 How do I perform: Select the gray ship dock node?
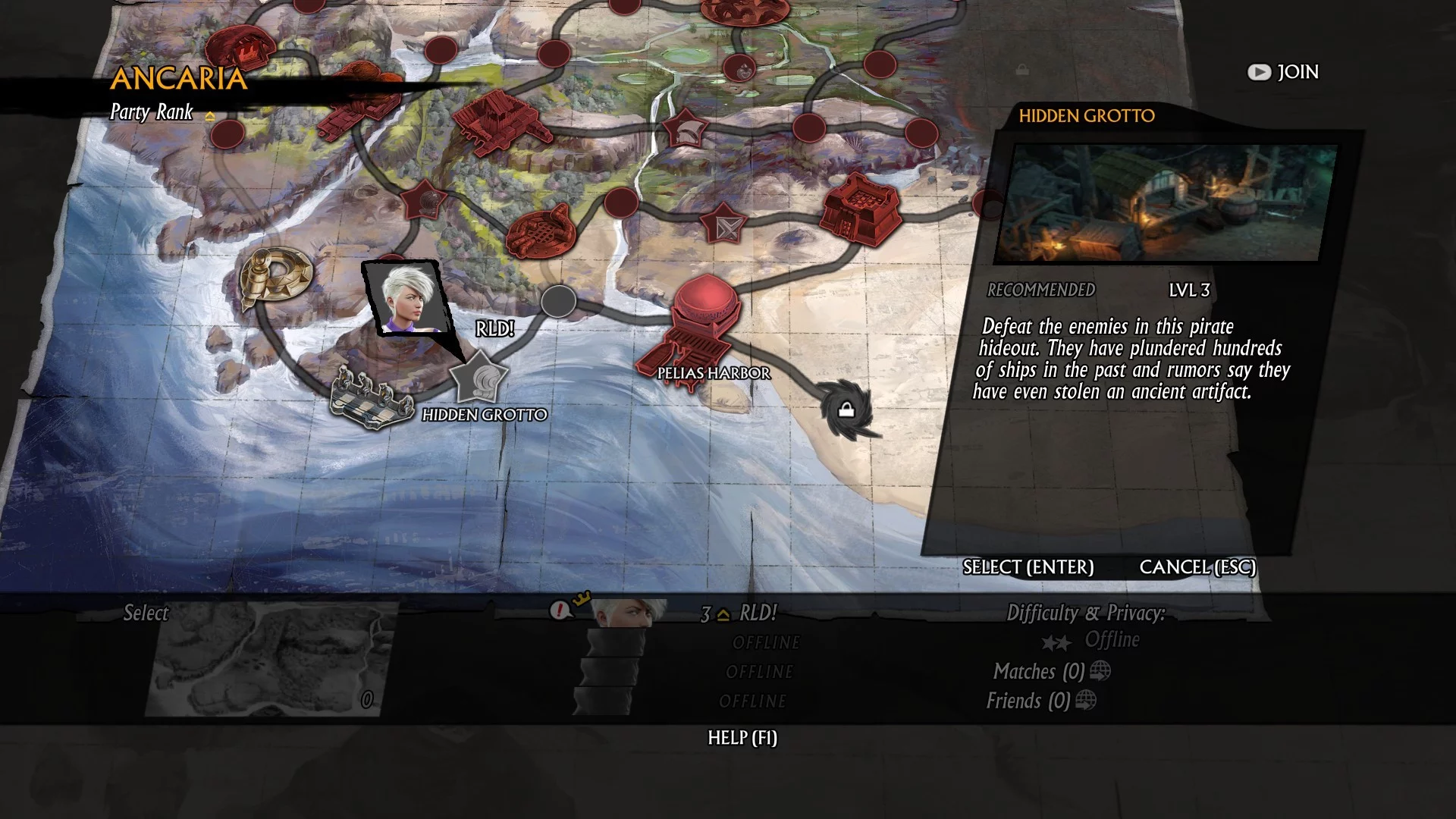(x=371, y=400)
